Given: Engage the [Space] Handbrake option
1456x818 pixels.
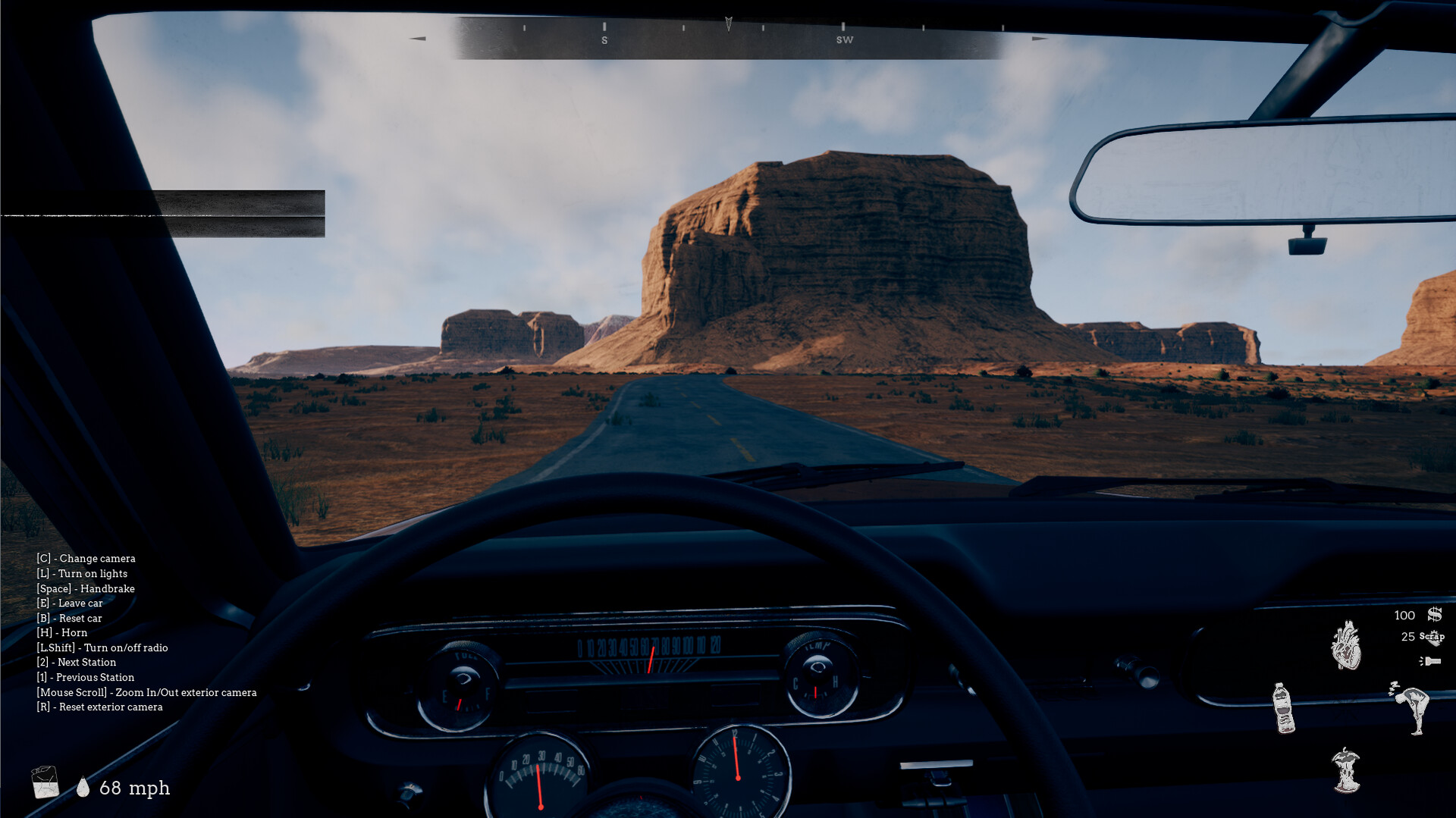Looking at the screenshot, I should click(86, 588).
